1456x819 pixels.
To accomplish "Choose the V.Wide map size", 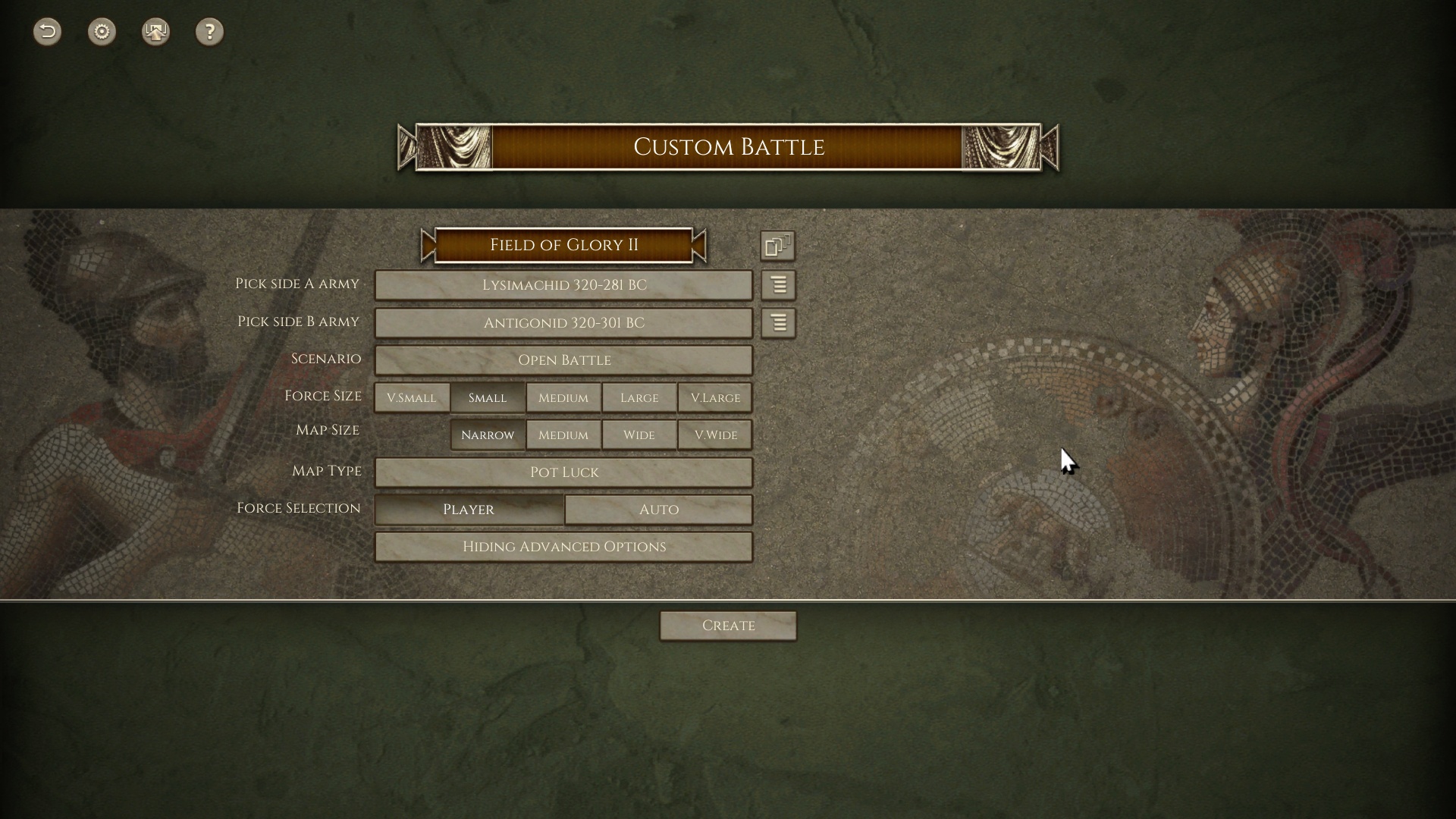I will click(x=715, y=435).
